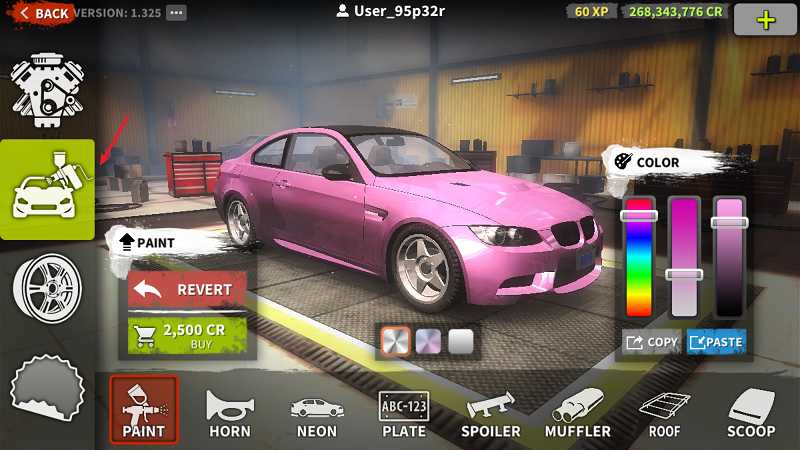Go back using the BACK button
This screenshot has height=450, width=800.
tap(42, 13)
